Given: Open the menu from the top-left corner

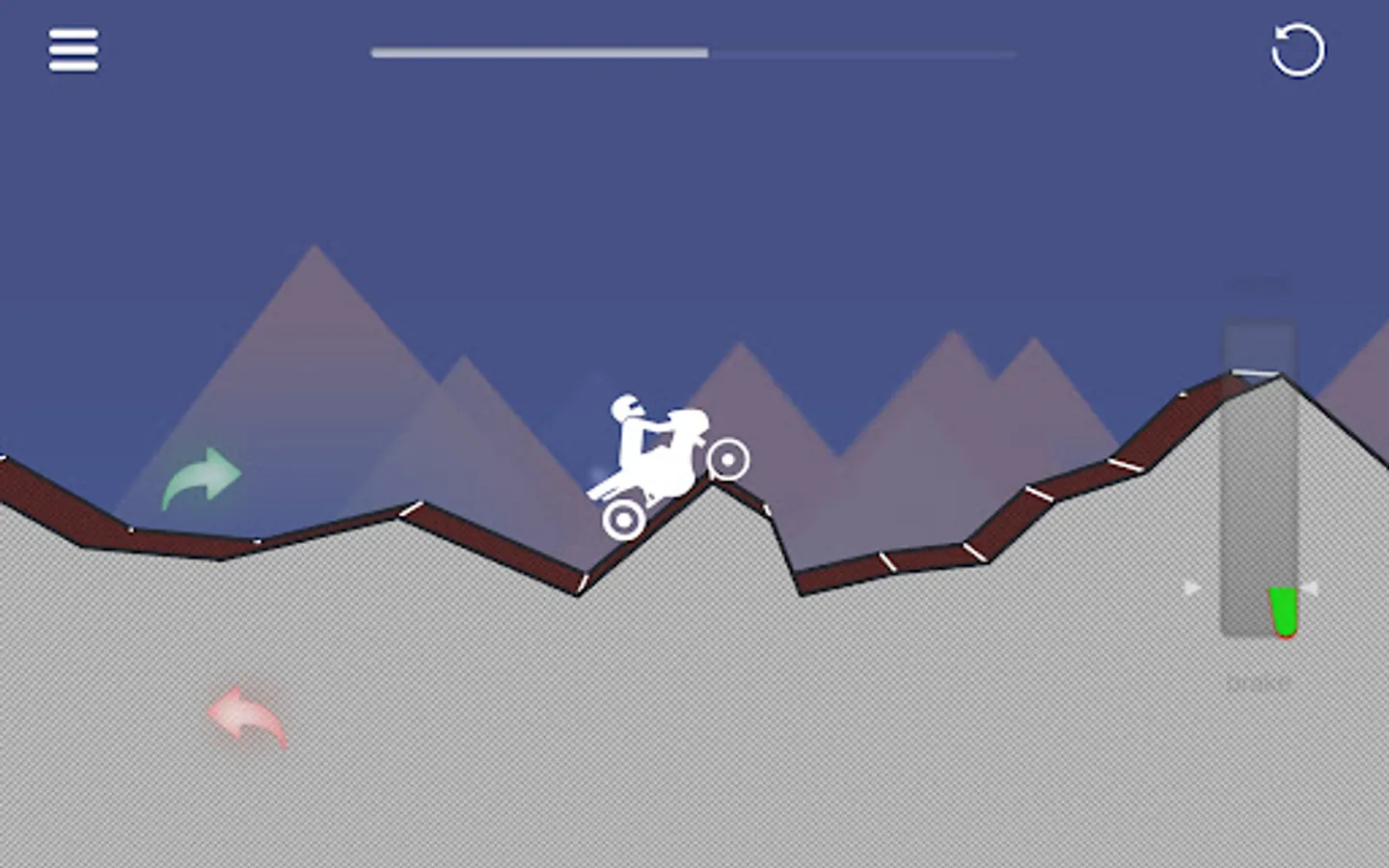Looking at the screenshot, I should [72, 50].
